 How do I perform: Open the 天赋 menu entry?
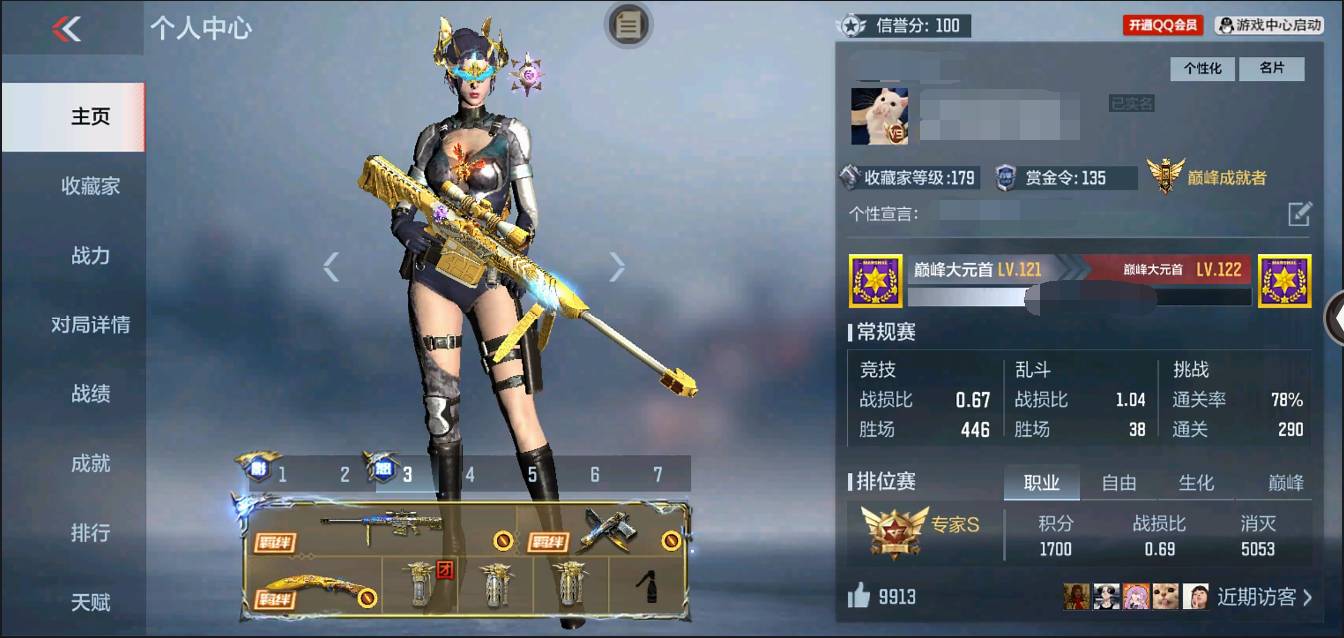coord(90,602)
